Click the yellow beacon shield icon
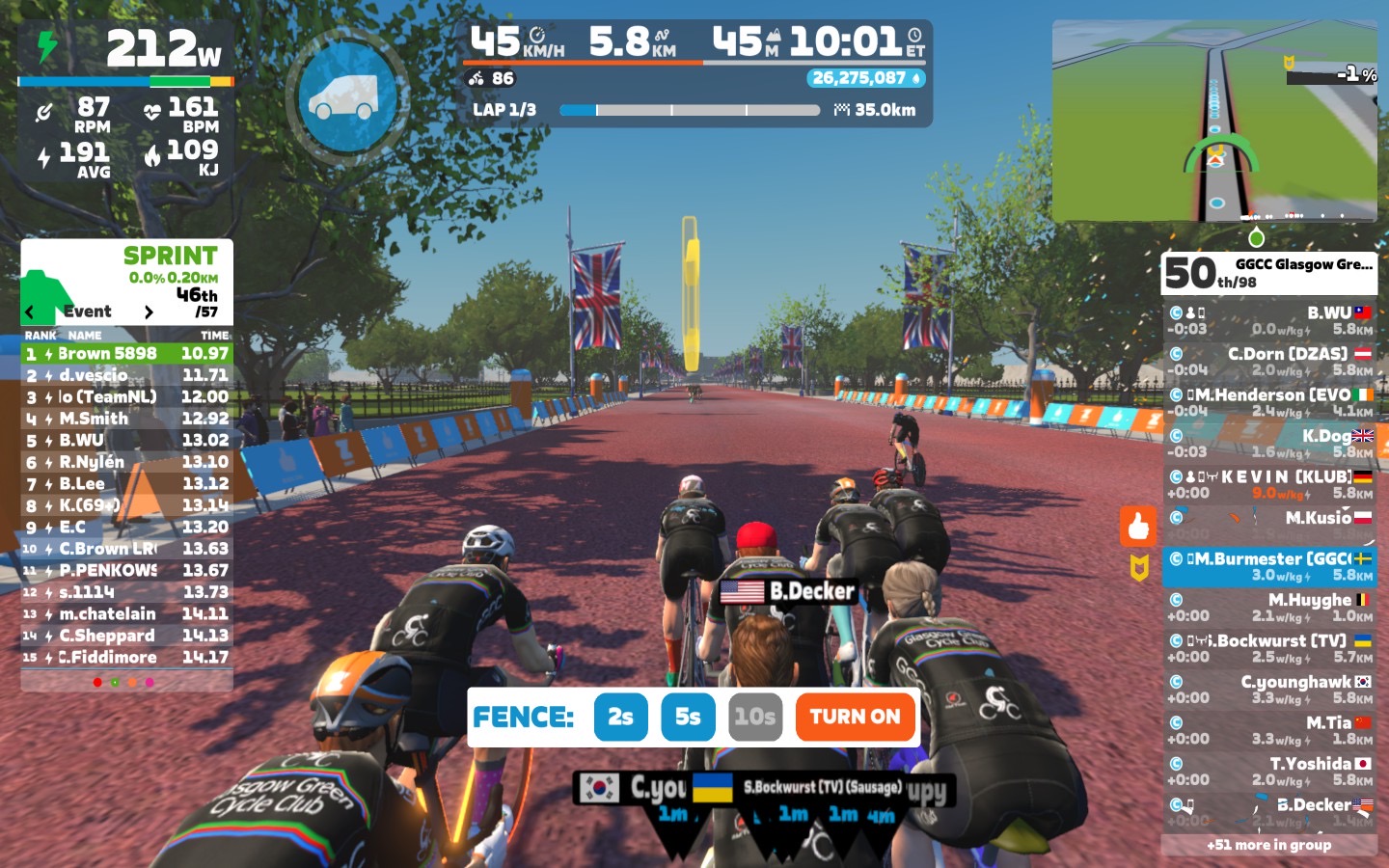 coord(1139,569)
